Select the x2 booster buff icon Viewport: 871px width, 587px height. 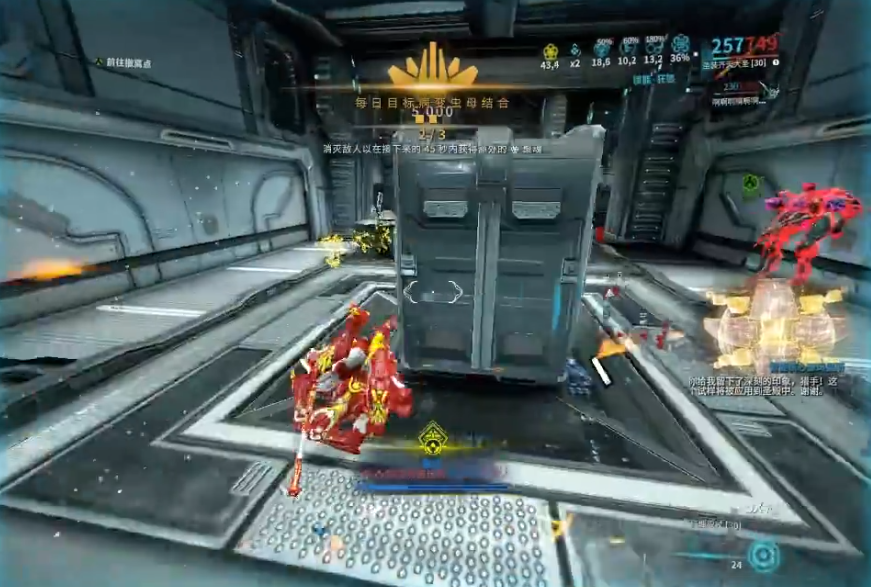pos(576,50)
